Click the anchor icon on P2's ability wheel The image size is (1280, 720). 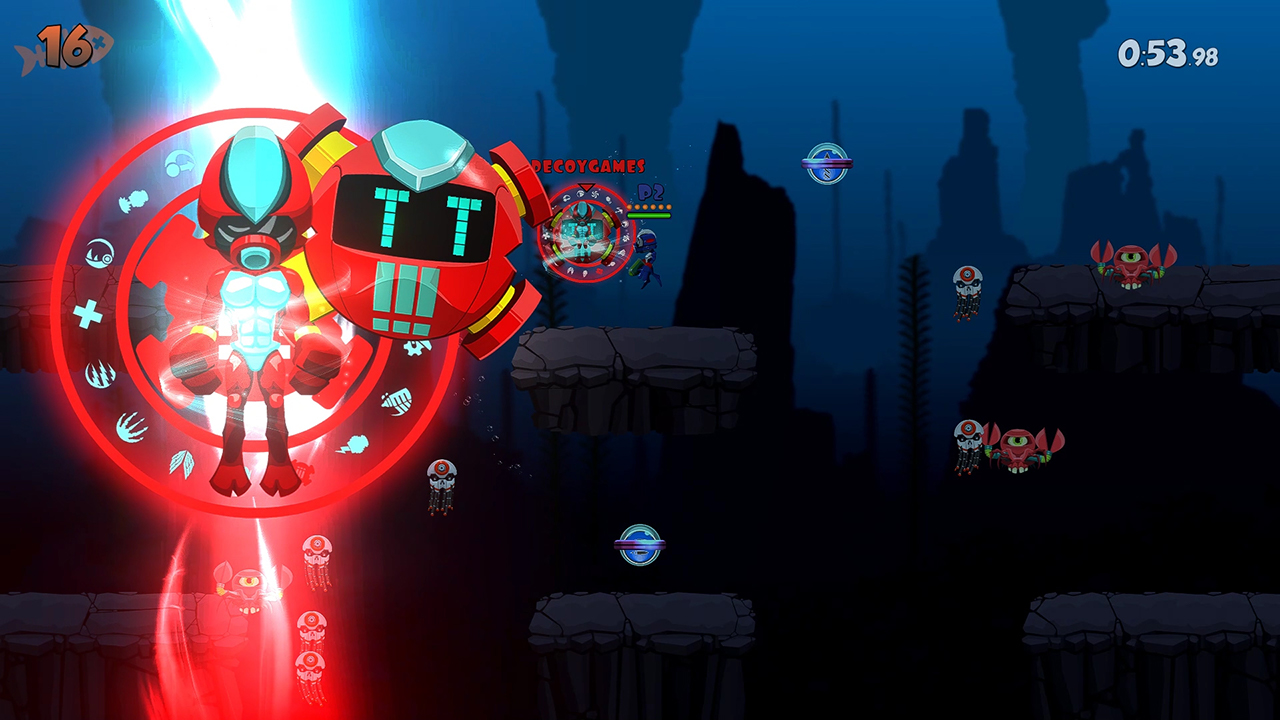click(x=619, y=209)
